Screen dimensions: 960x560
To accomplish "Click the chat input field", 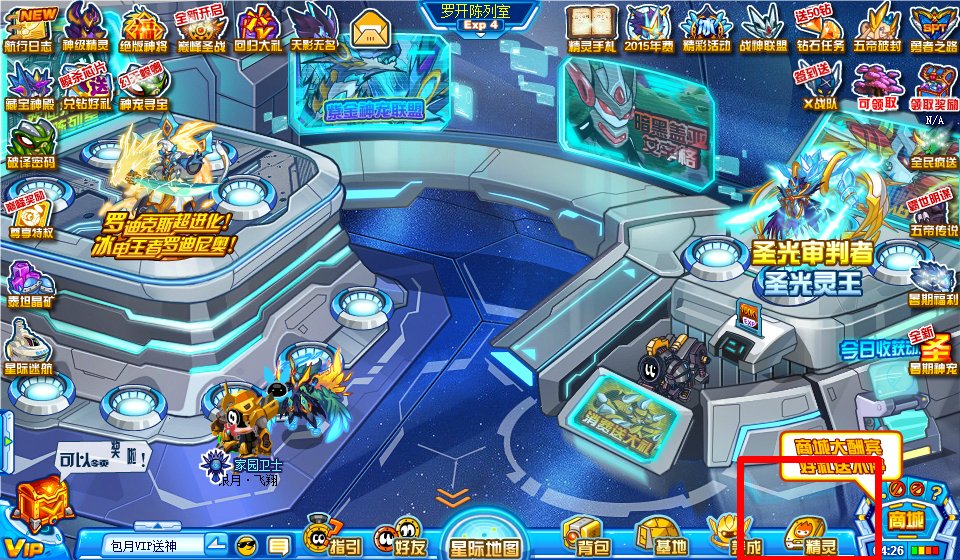I will point(155,545).
